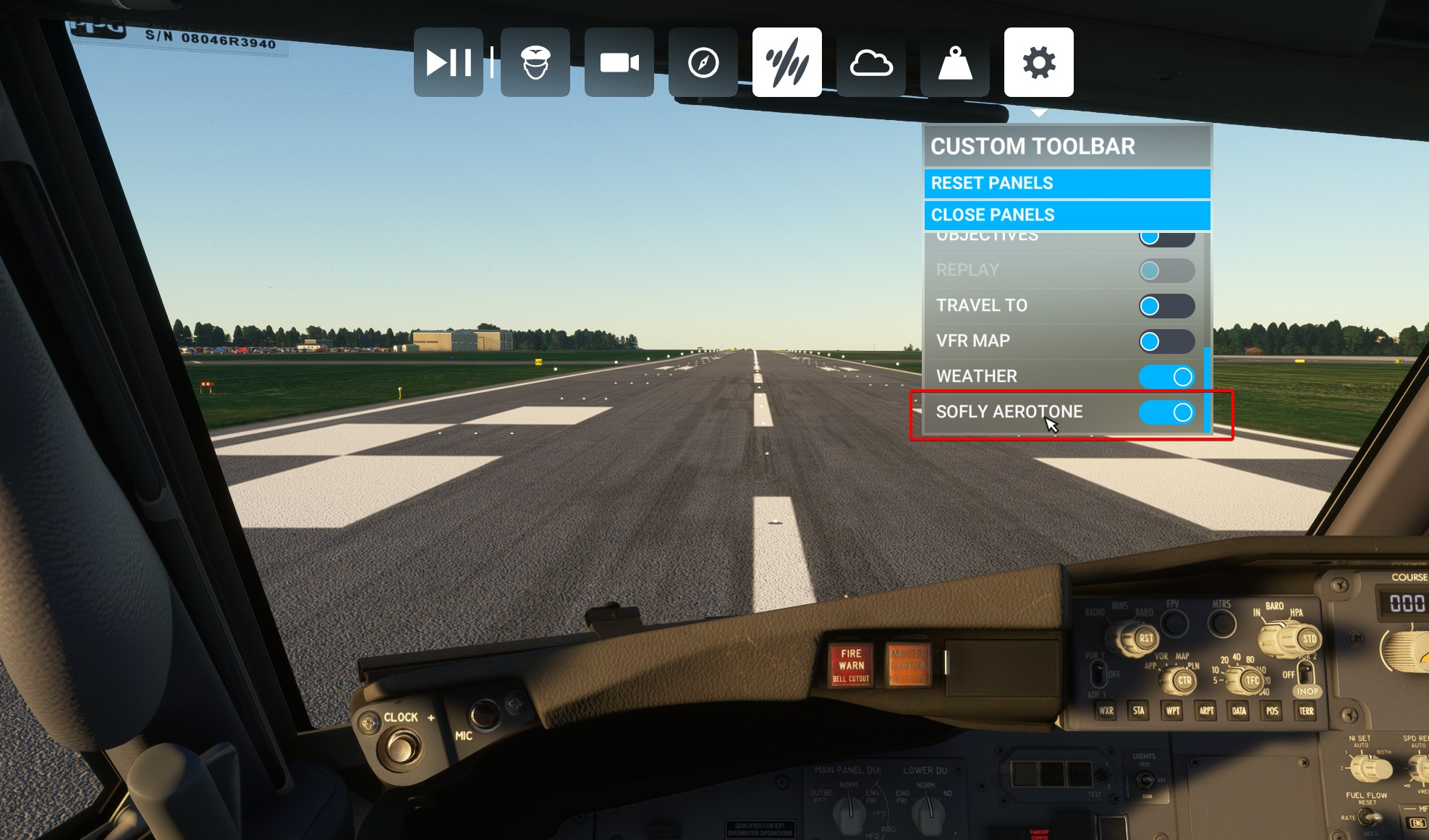
Task: Close the toolbar settings gear menu
Action: click(1039, 62)
